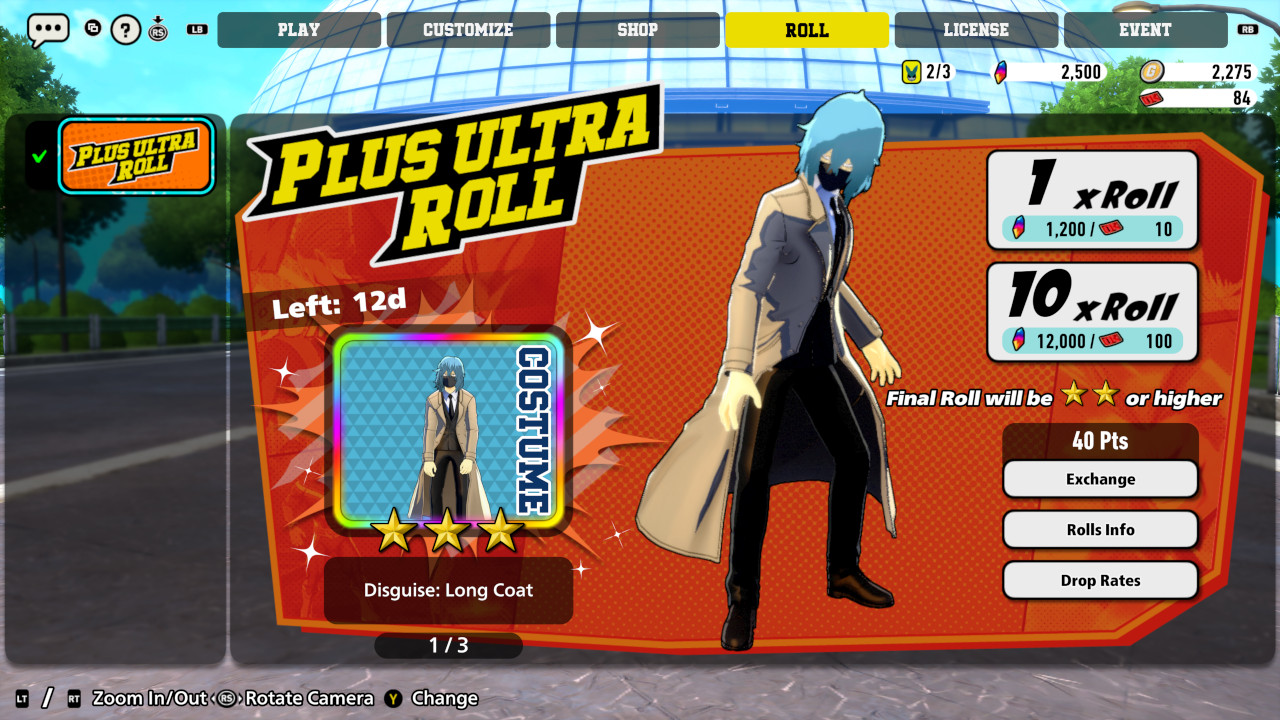Image resolution: width=1280 pixels, height=720 pixels.
Task: Open the chat bubble speech icon
Action: tap(47, 29)
